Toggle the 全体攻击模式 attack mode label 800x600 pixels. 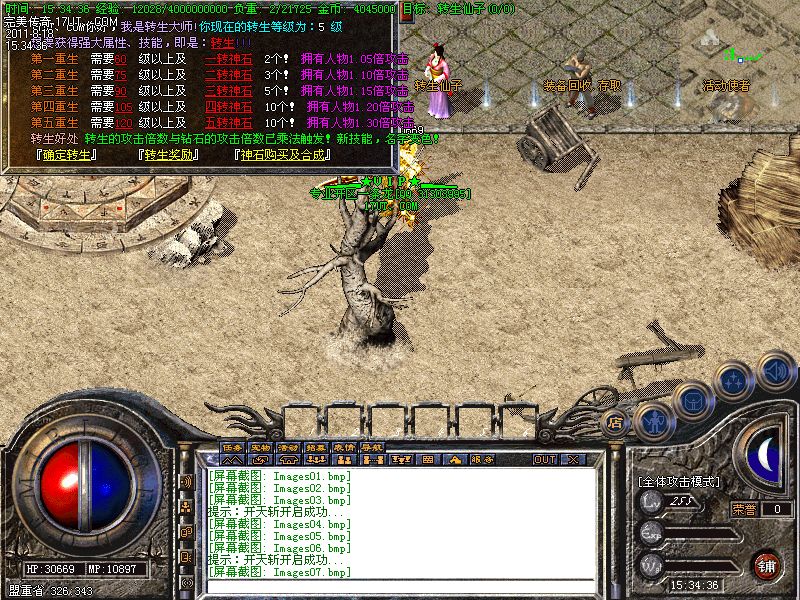pos(678,482)
